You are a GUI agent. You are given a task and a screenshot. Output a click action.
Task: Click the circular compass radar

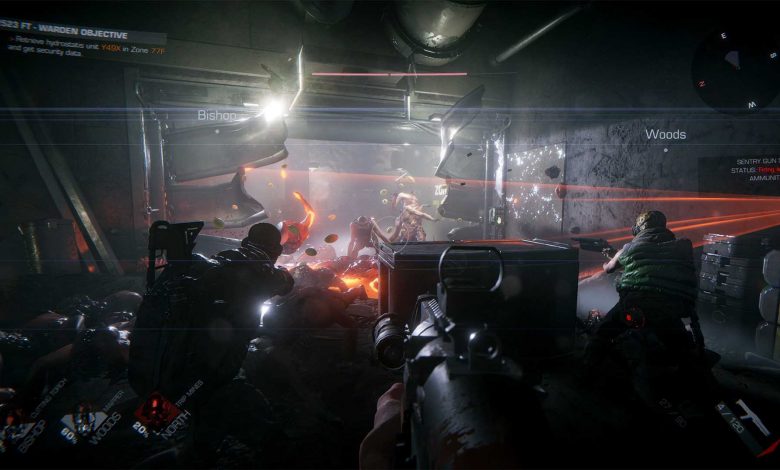735,70
